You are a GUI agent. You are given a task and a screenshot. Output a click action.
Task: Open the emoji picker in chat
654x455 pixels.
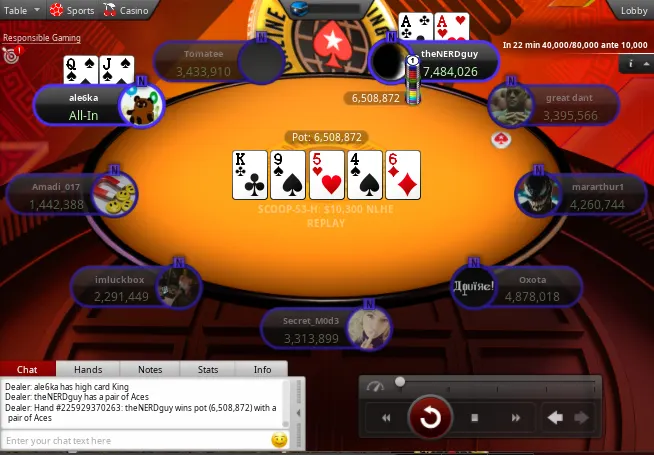click(280, 440)
